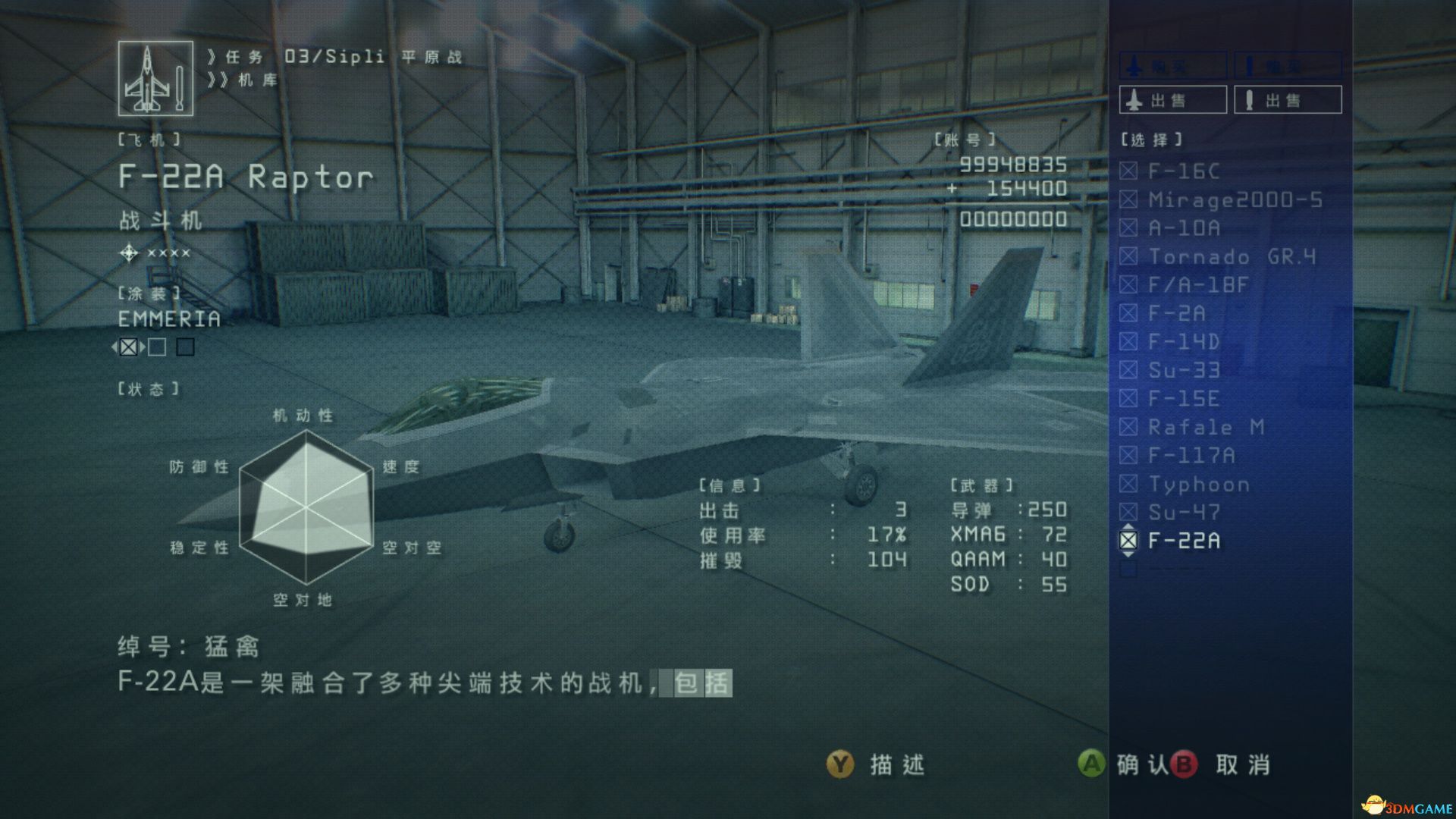Click the left arrow beside the EMMERIA paint swatches
The image size is (1456, 819).
116,348
